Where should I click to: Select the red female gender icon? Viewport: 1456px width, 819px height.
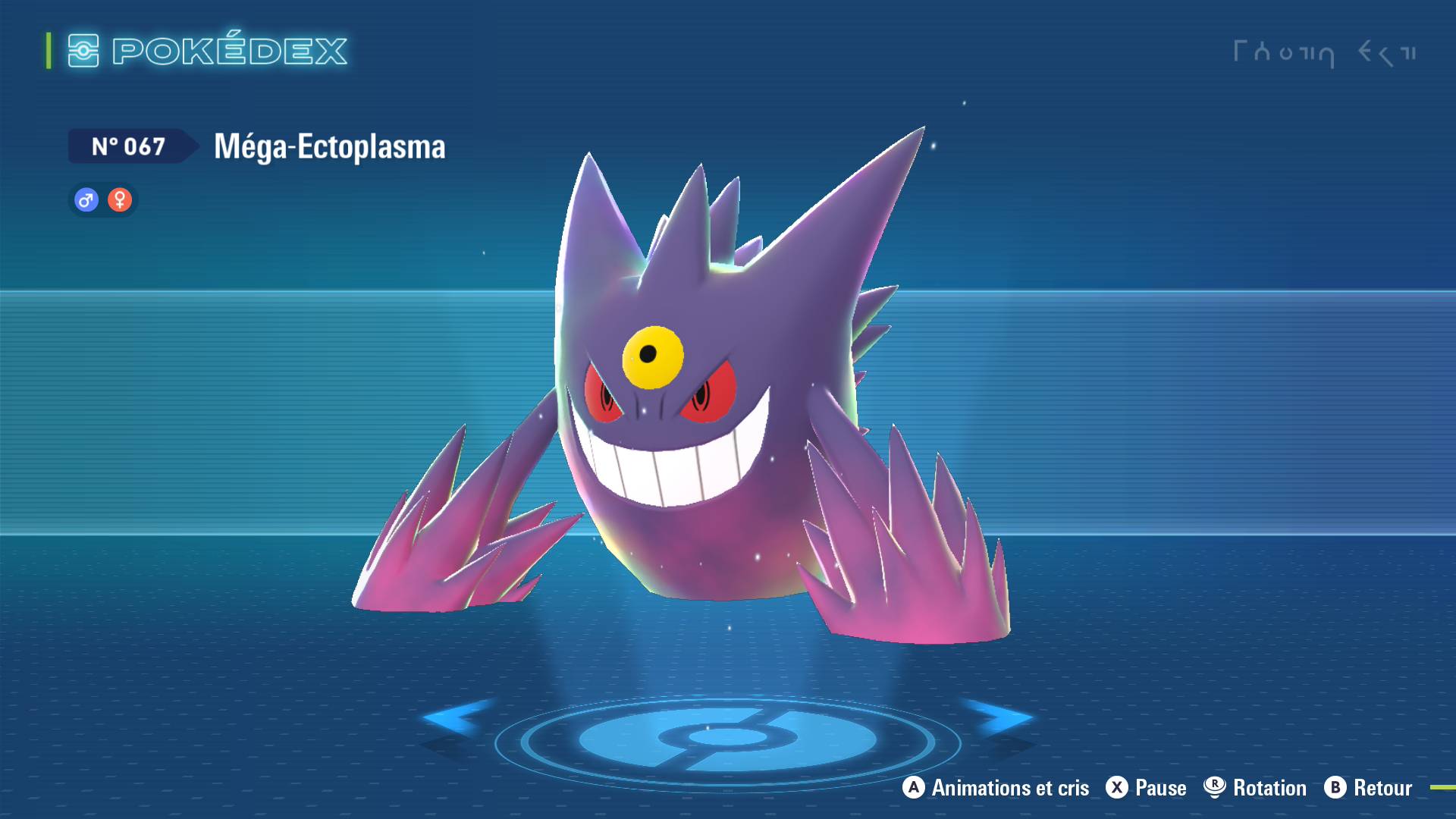click(x=120, y=200)
